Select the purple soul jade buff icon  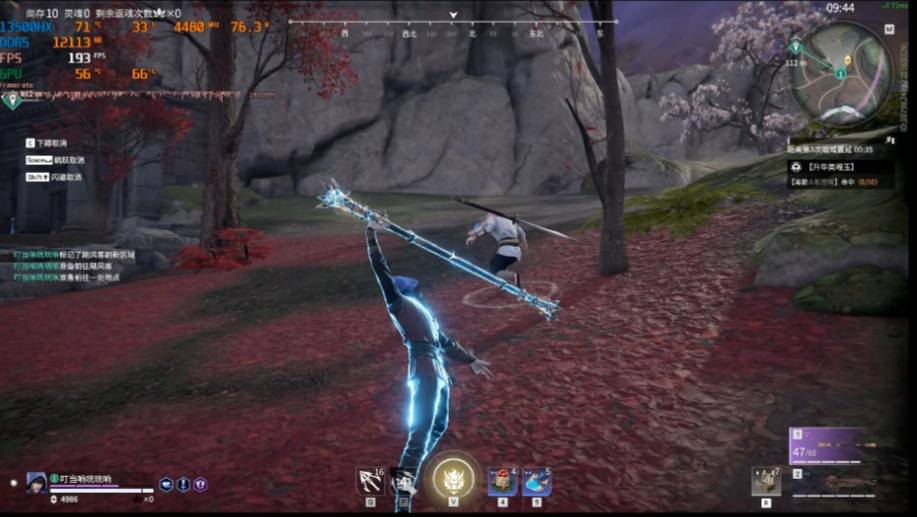point(200,485)
